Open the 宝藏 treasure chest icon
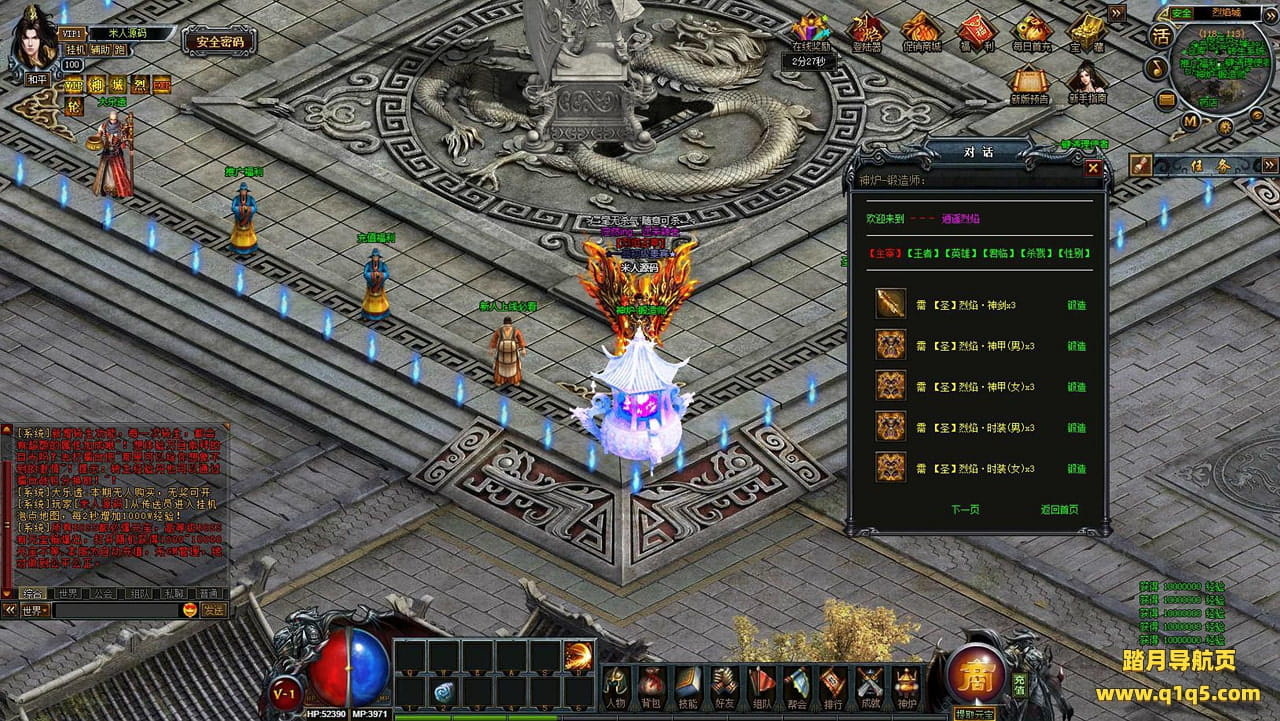Screen dimensions: 1280x721 1086,33
